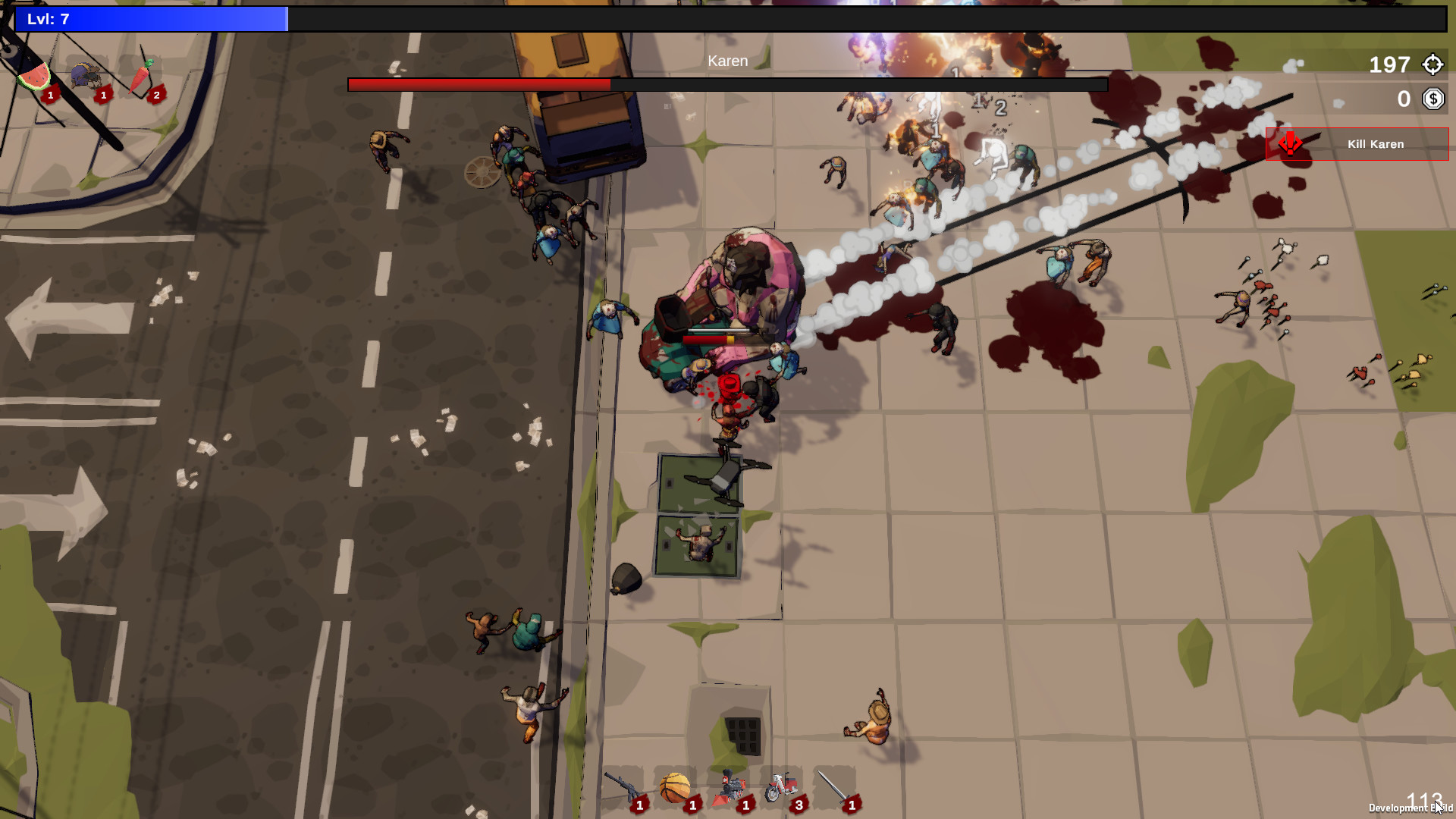The height and width of the screenshot is (819, 1456).
Task: Click the Karen boss name label
Action: click(x=727, y=61)
